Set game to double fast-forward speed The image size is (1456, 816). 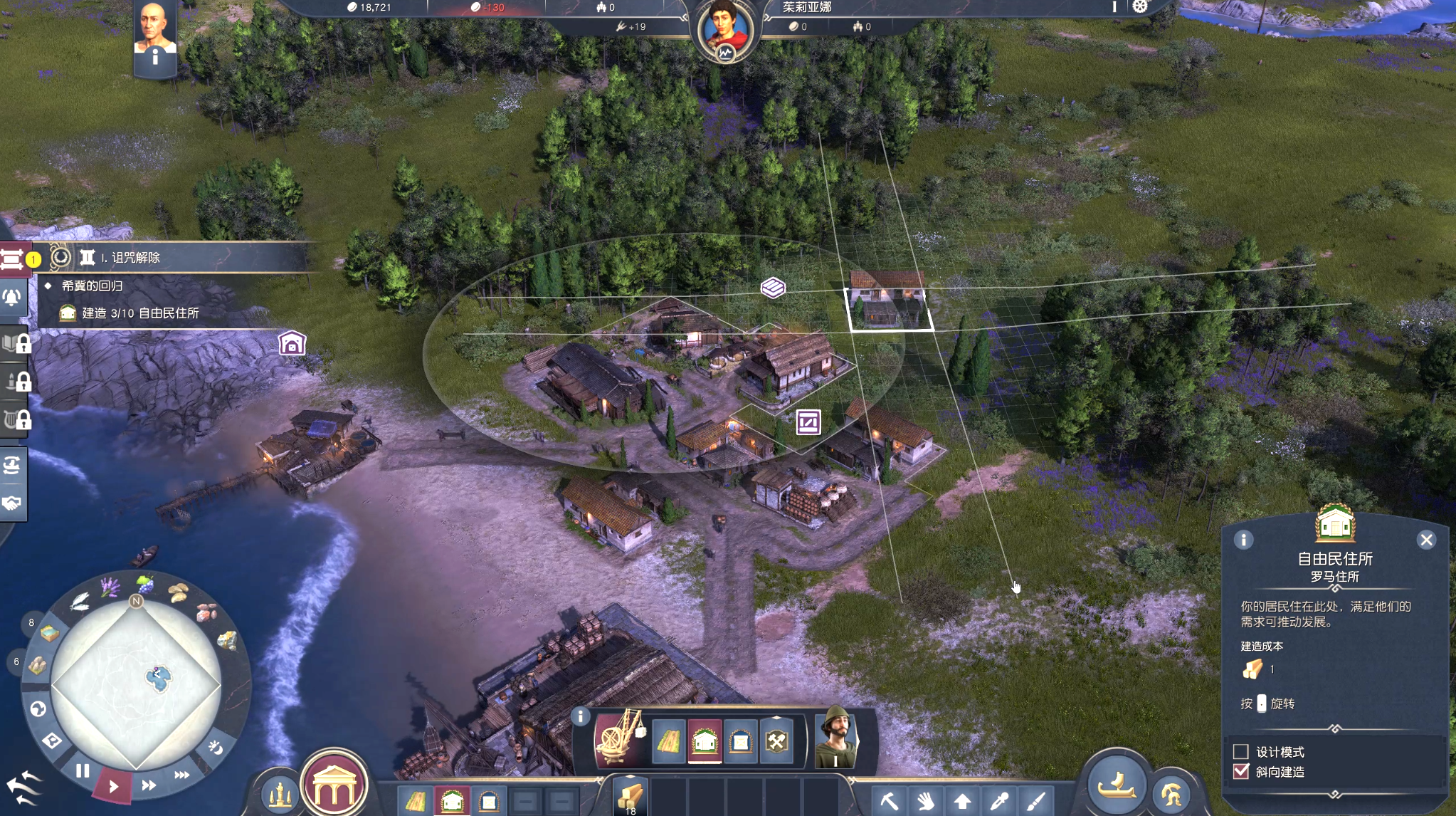[x=149, y=785]
